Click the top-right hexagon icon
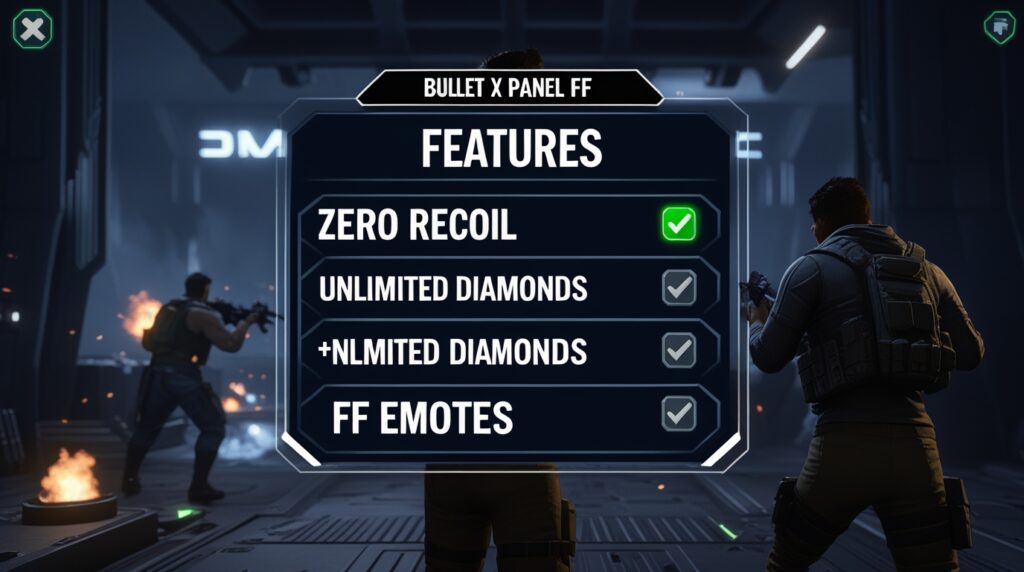 [999, 27]
